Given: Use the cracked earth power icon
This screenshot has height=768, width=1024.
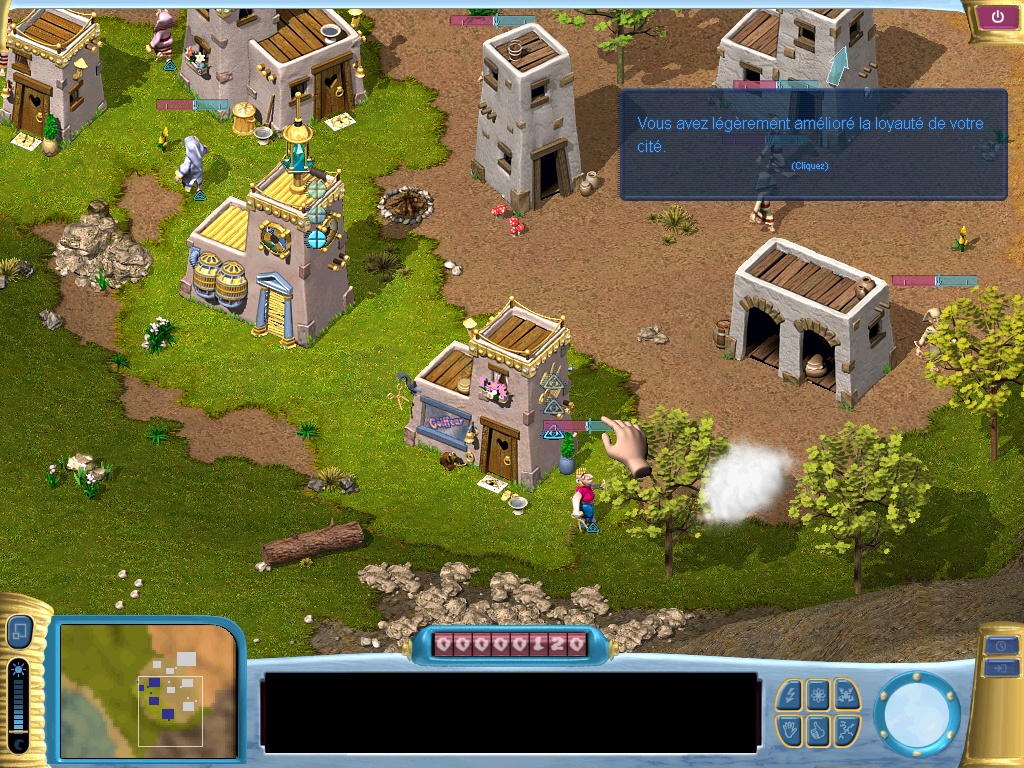Looking at the screenshot, I should tap(846, 729).
